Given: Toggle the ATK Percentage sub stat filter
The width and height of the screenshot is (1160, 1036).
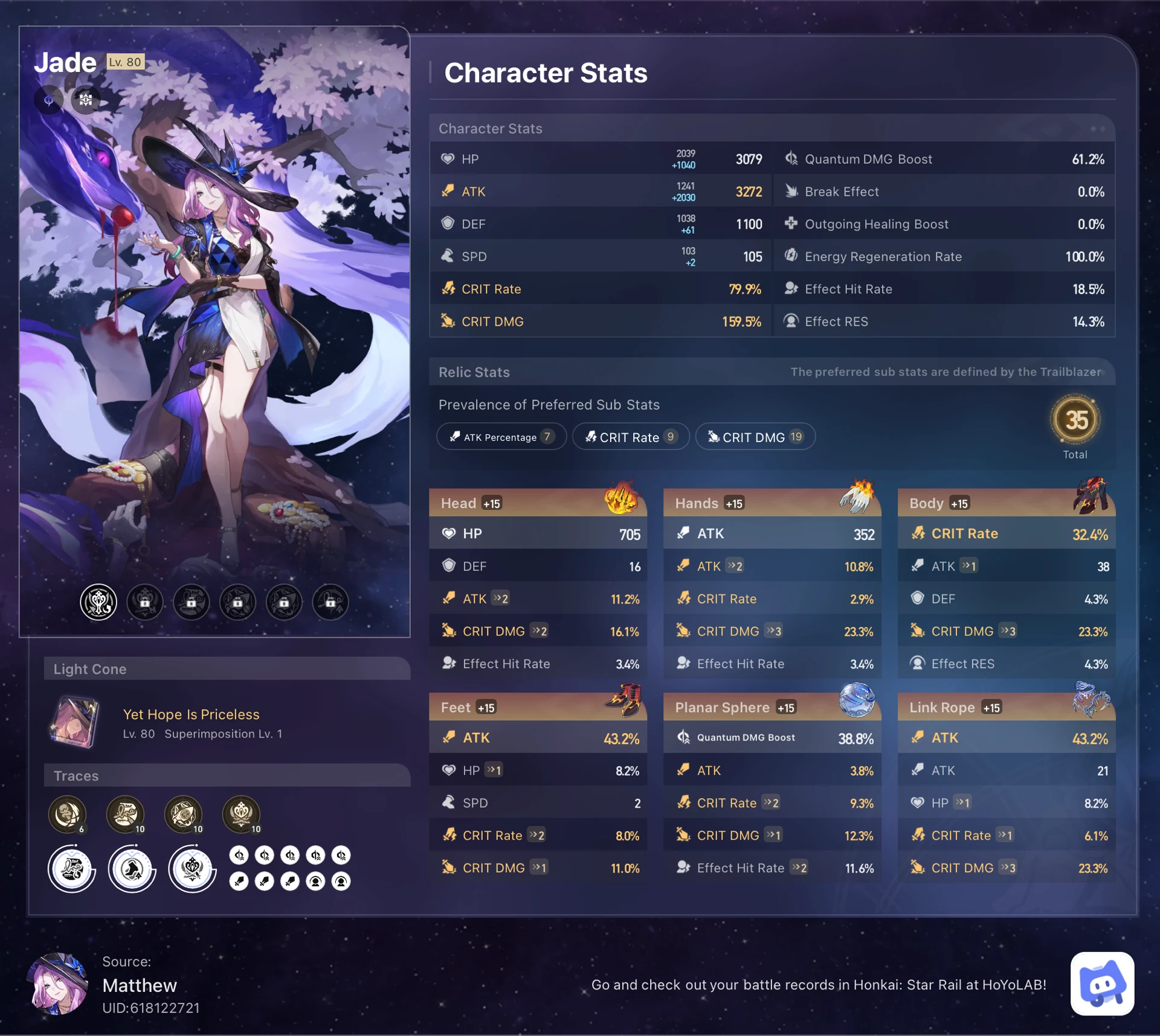Looking at the screenshot, I should [x=501, y=436].
